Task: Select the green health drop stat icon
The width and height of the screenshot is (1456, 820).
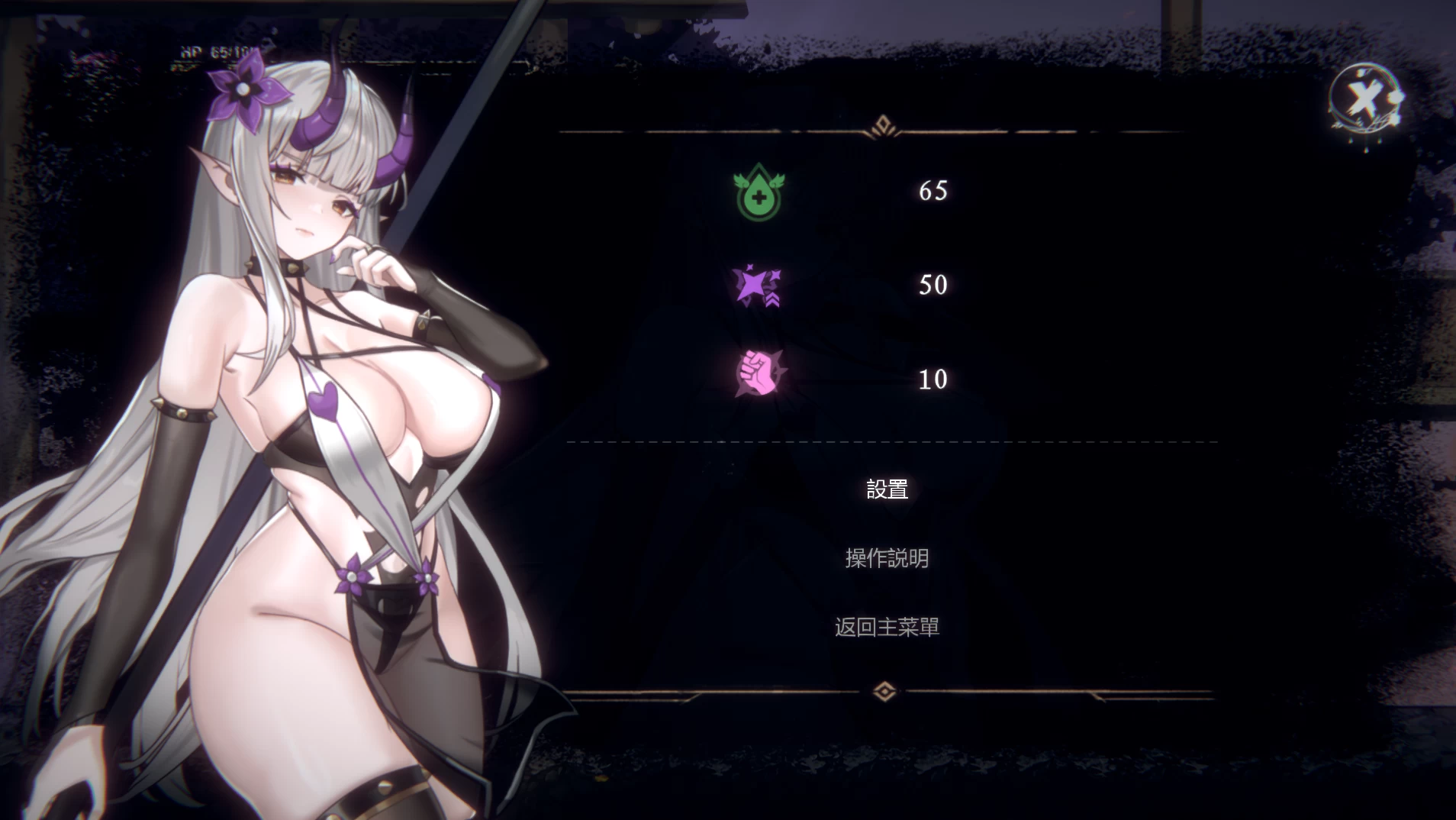Action: click(x=758, y=192)
